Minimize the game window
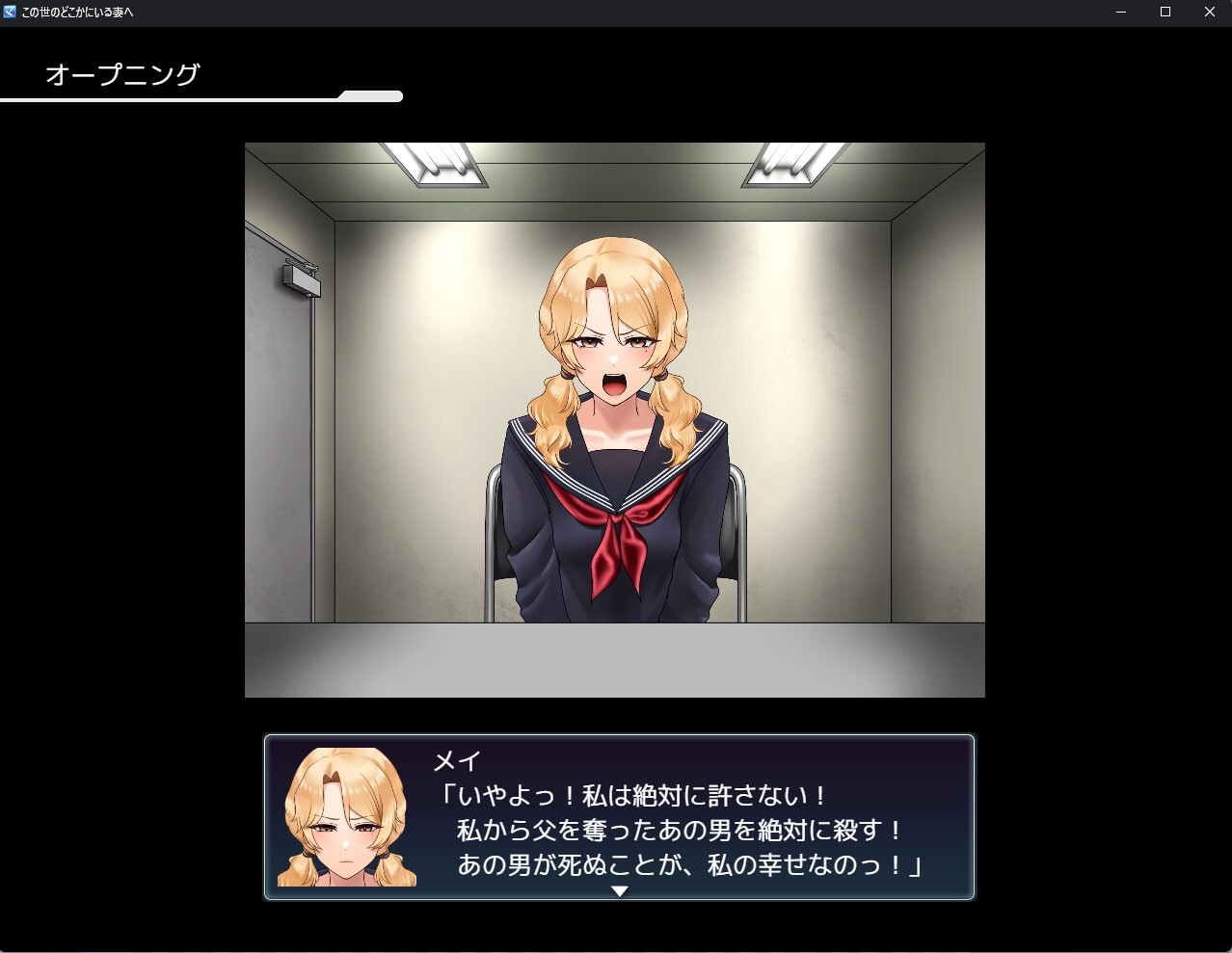The width and height of the screenshot is (1232, 953). pos(1121,13)
